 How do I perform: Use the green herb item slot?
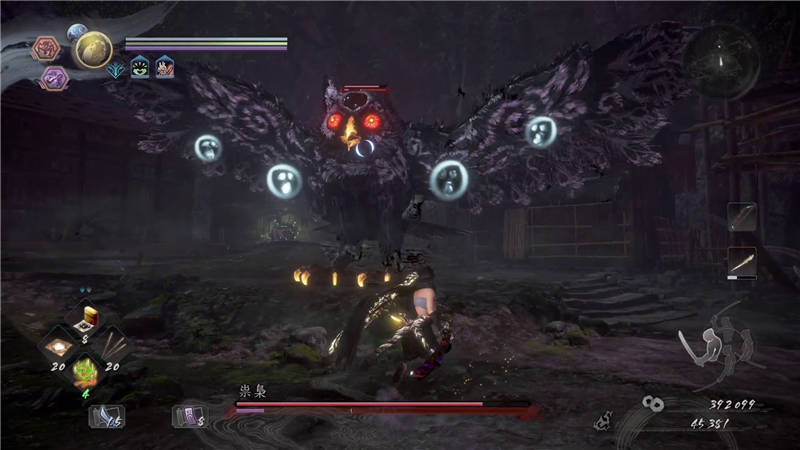tap(85, 374)
